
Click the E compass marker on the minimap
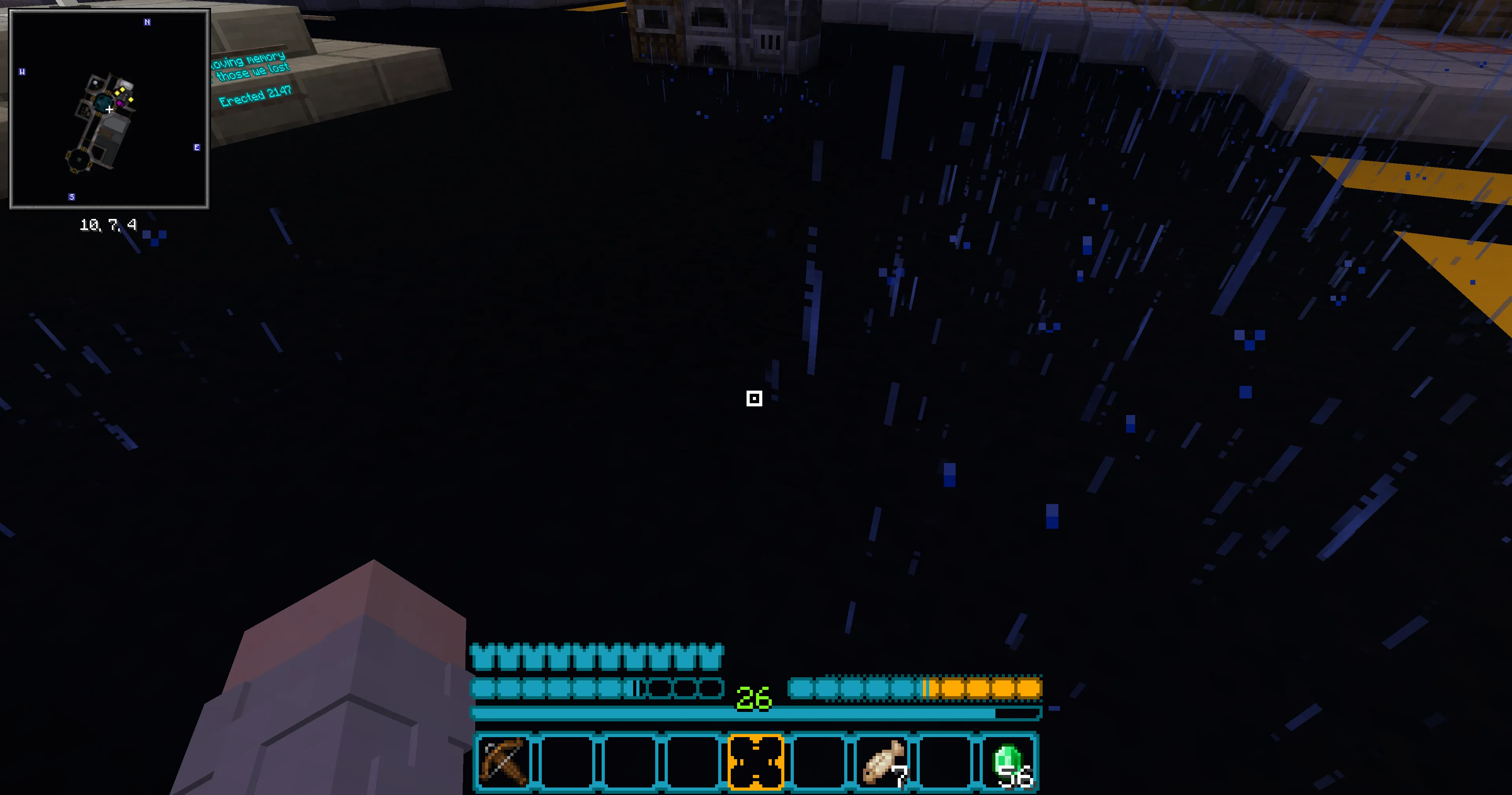[x=196, y=147]
